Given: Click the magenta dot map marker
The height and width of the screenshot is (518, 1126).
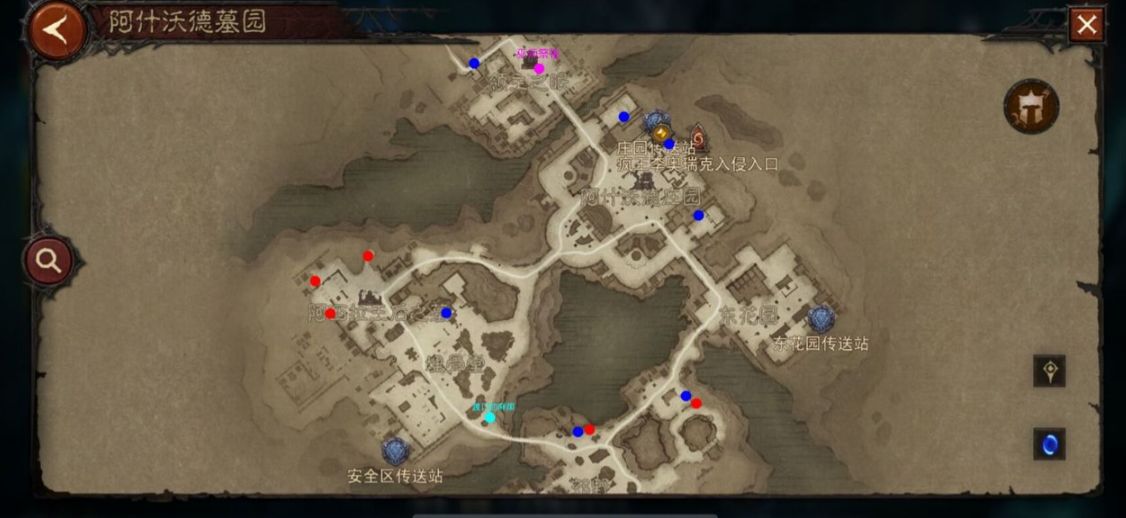Looking at the screenshot, I should [539, 69].
